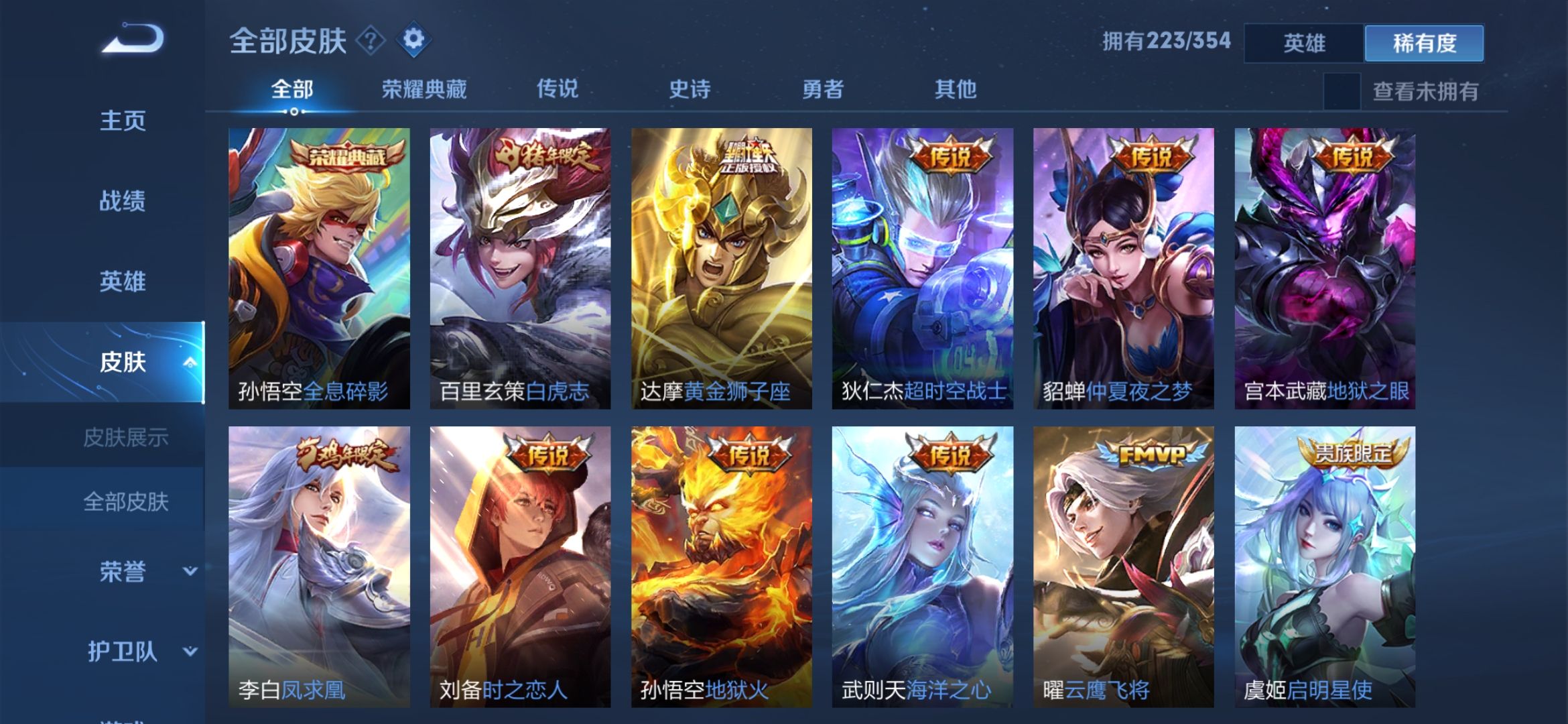Open 主页 from the left sidebar
1568x724 pixels.
coord(124,121)
